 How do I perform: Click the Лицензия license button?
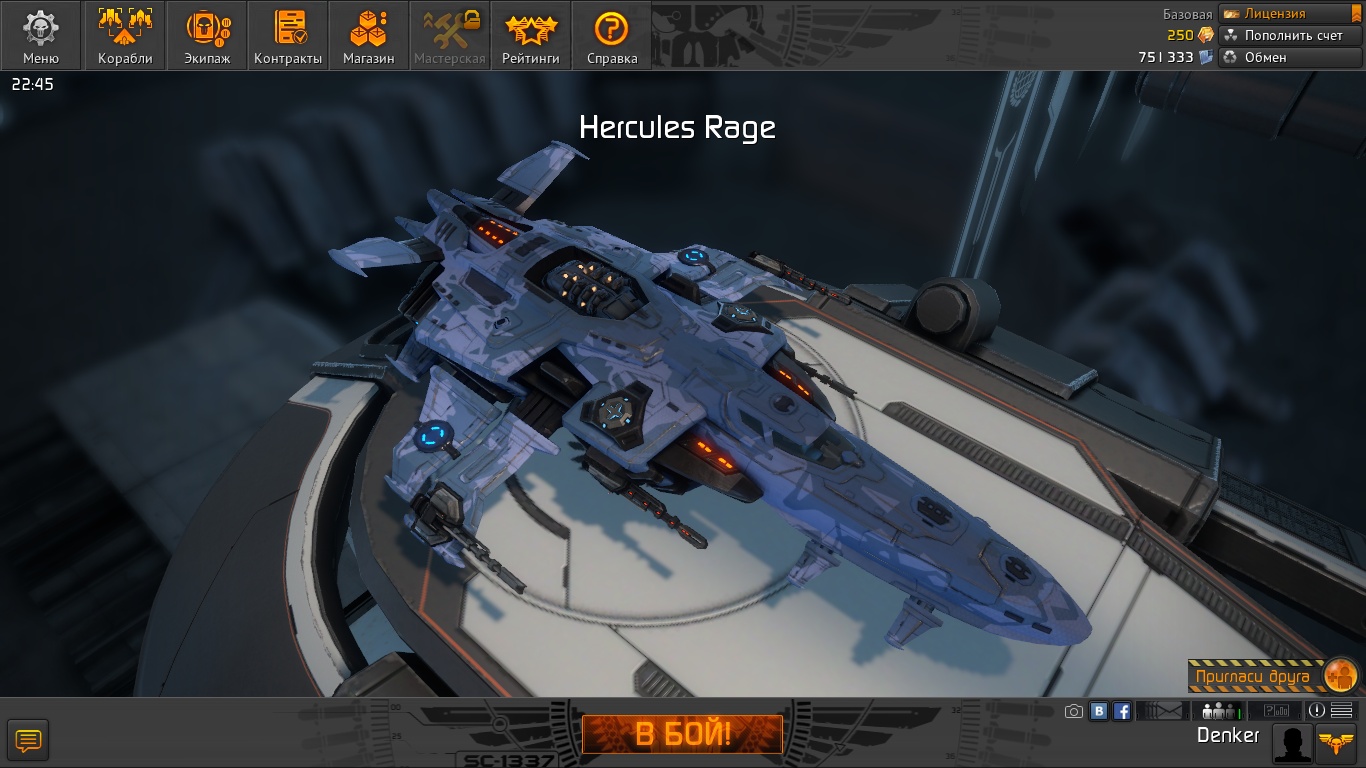click(x=1287, y=14)
